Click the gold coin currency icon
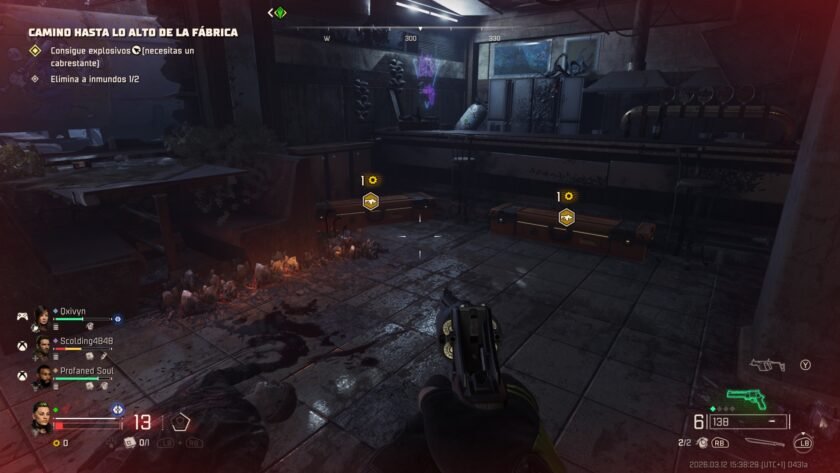This screenshot has width=840, height=473. click(x=55, y=442)
